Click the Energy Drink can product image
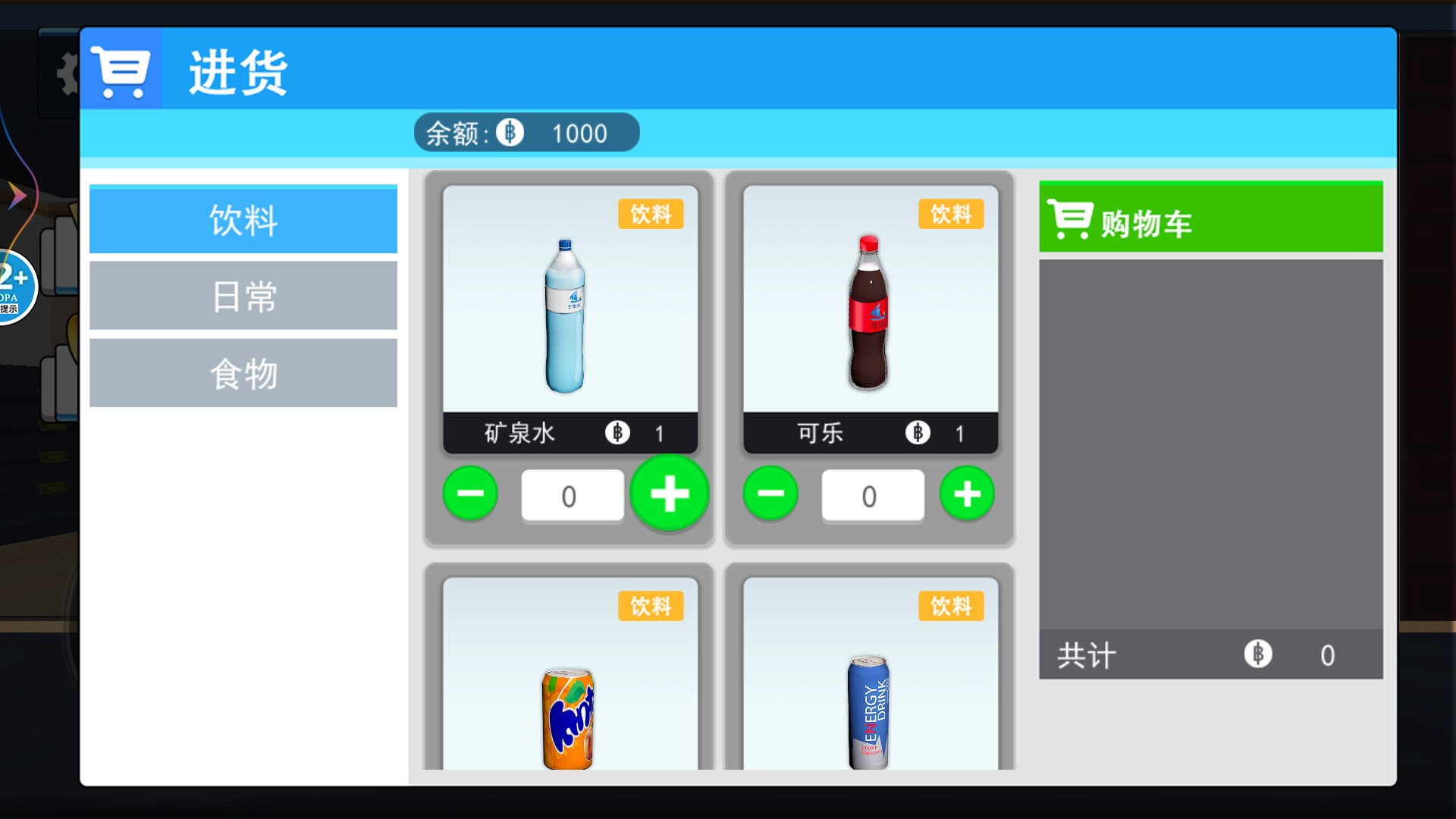Screen dimensions: 1456x819 pos(869,713)
